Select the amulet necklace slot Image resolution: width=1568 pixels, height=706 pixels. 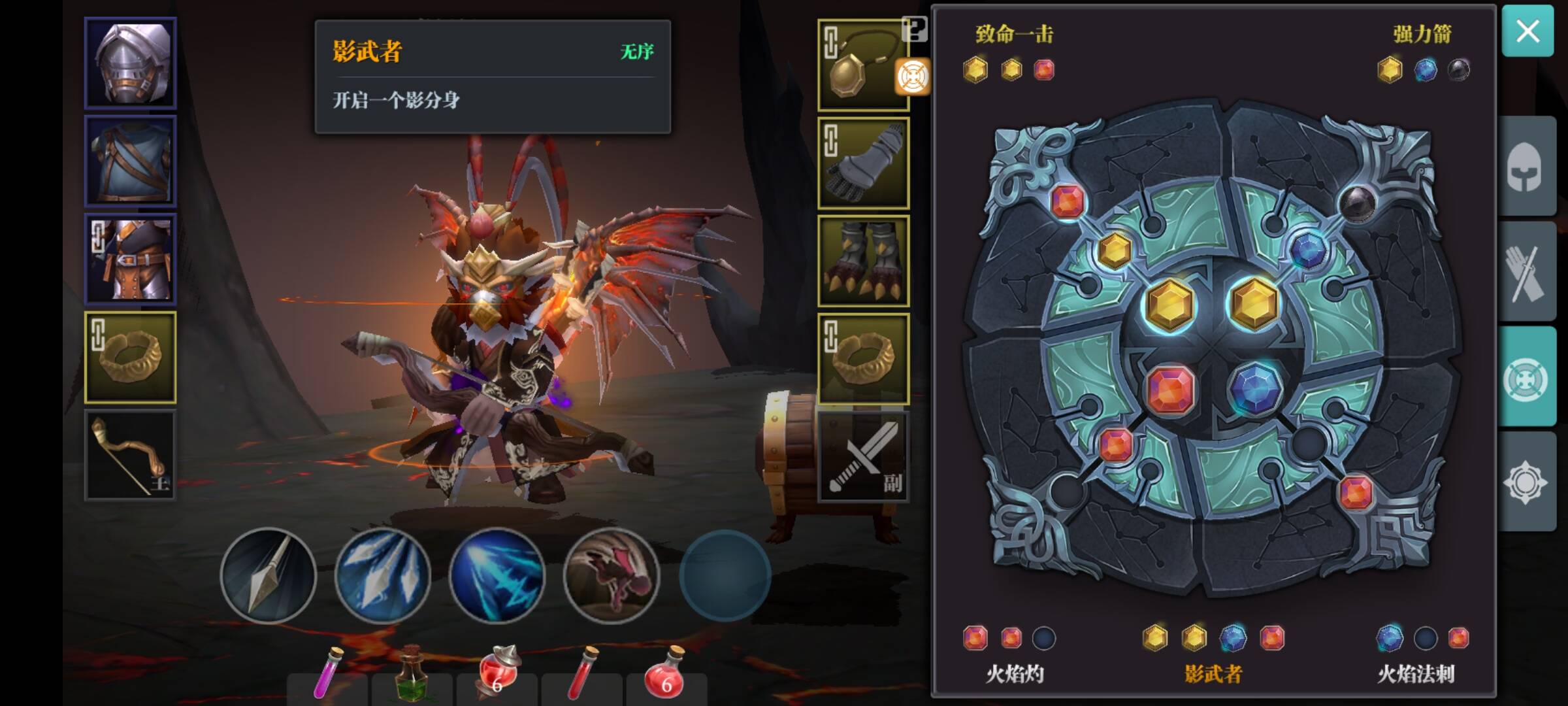862,65
